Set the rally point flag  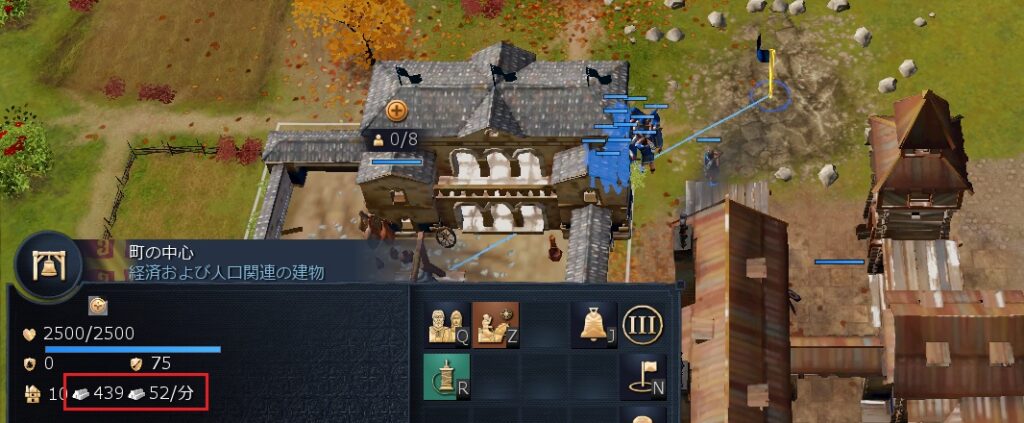643,377
